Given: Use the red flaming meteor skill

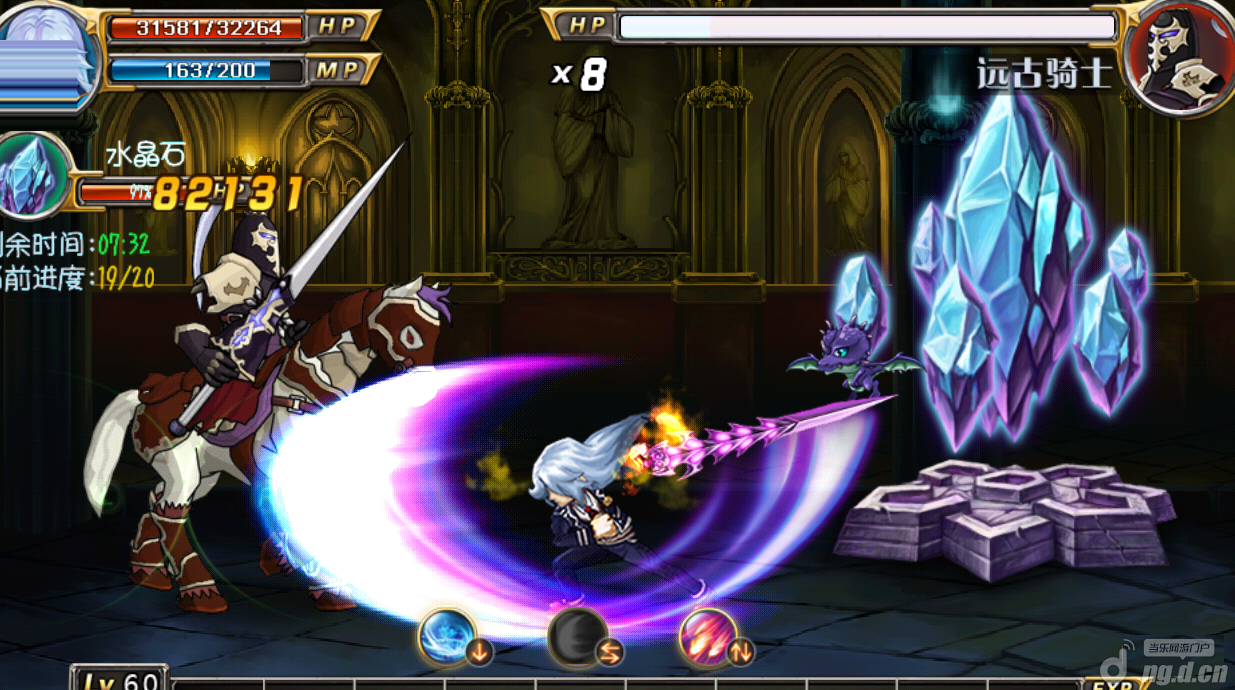Looking at the screenshot, I should 708,637.
